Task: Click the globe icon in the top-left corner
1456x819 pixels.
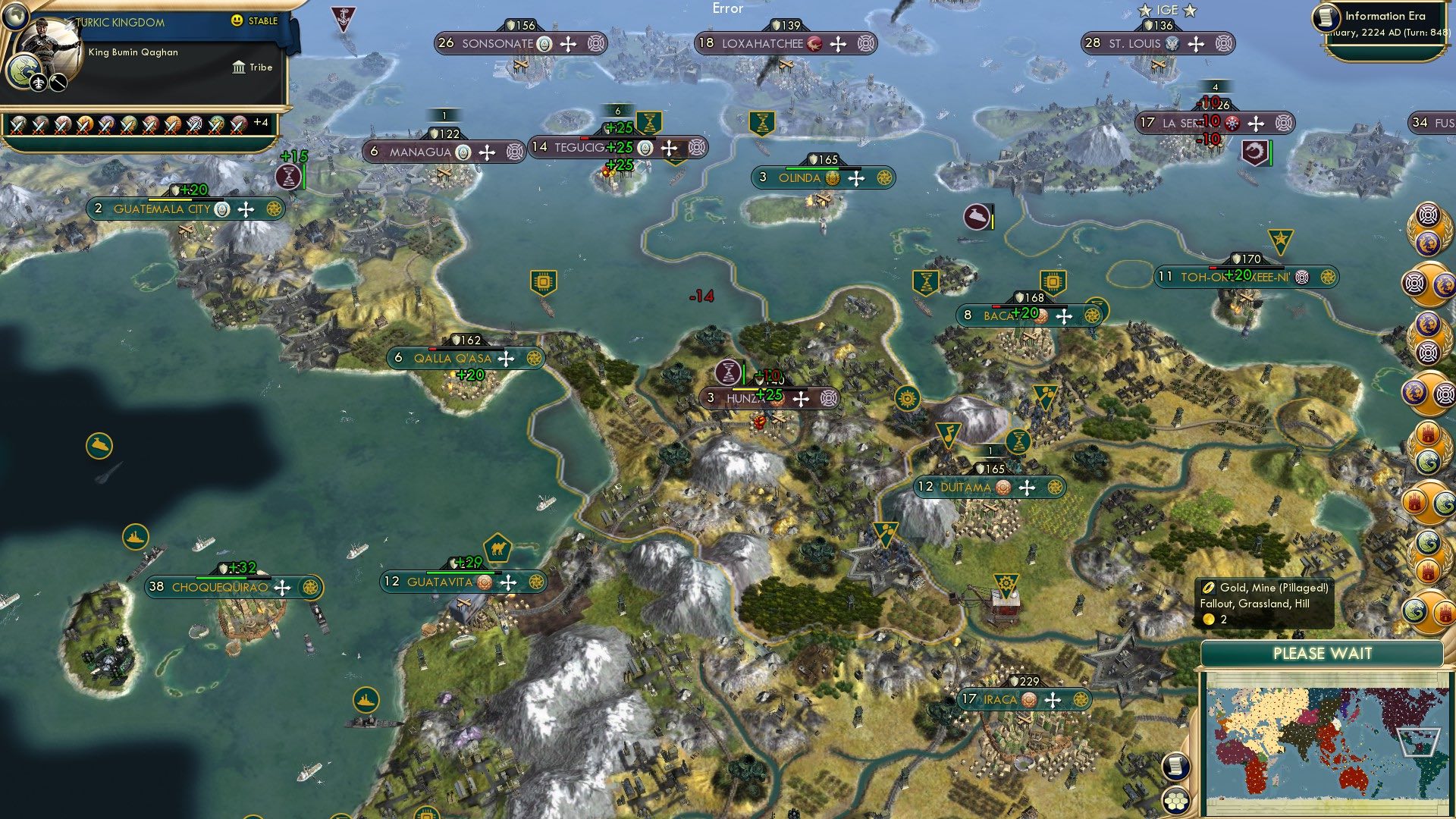Action: tap(15, 18)
